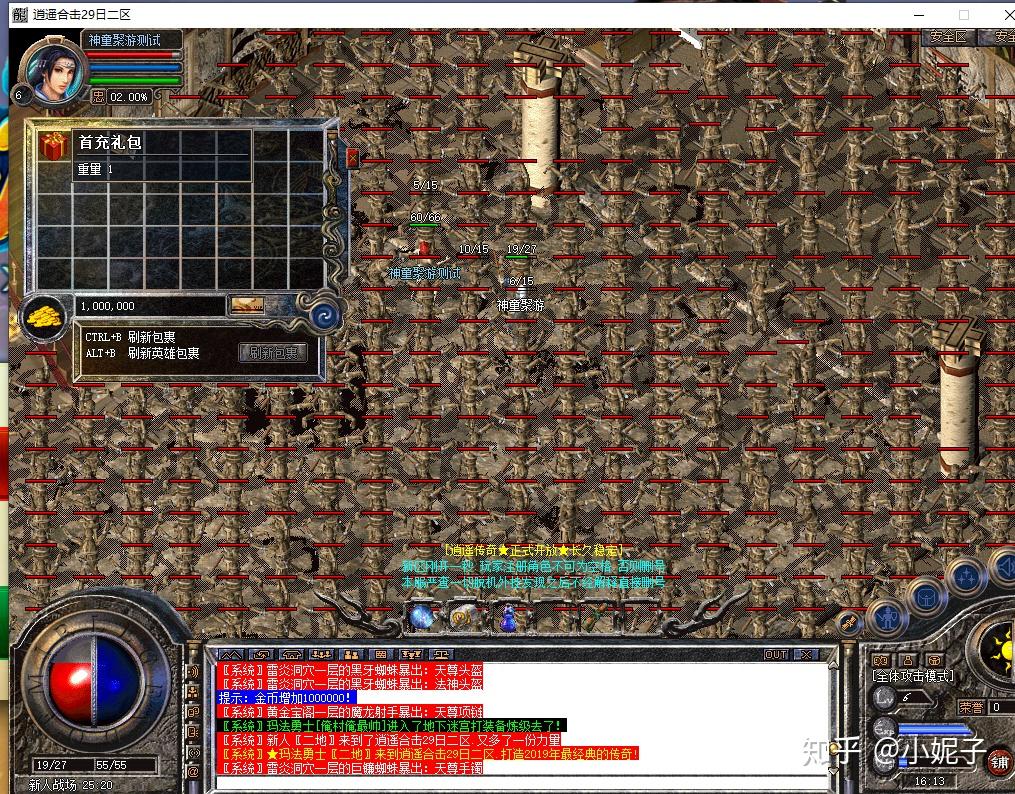This screenshot has height=794, width=1015.
Task: Click the small VIP card button beside gold amount
Action: click(246, 305)
